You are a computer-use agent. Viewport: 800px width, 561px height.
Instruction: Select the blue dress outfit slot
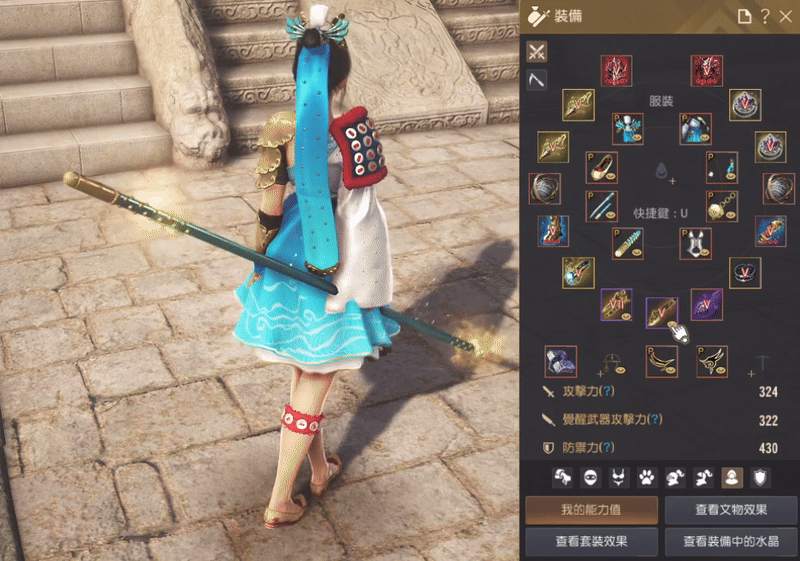pos(627,128)
